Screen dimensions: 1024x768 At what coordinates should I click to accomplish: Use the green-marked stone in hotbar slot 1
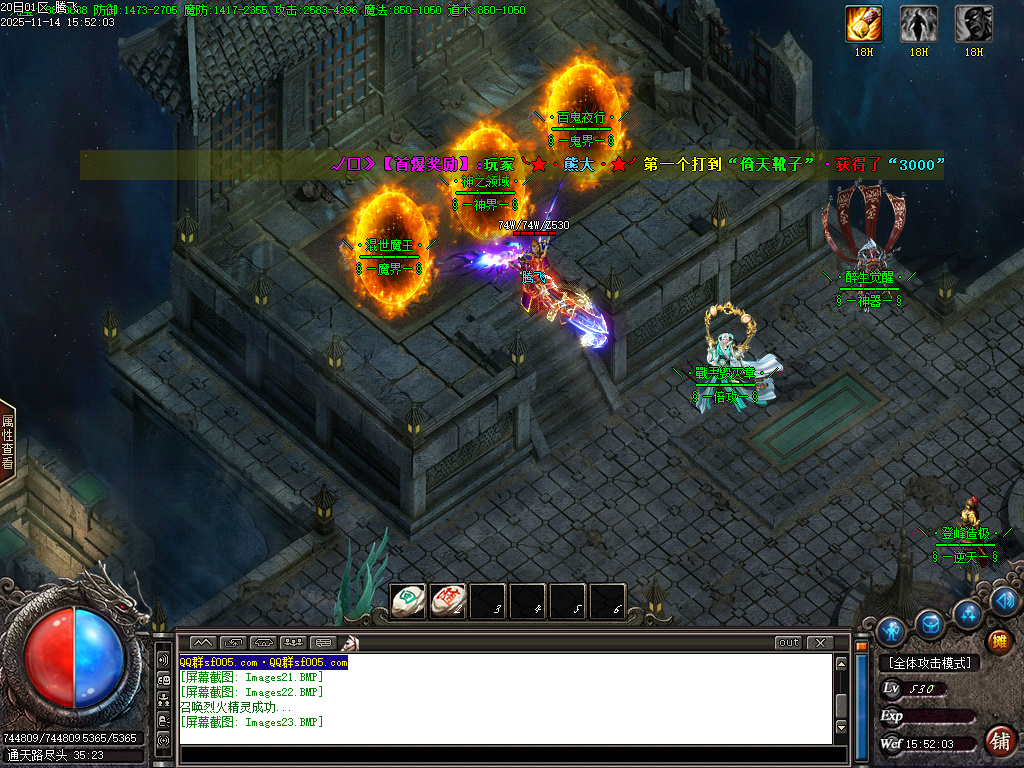coord(408,600)
